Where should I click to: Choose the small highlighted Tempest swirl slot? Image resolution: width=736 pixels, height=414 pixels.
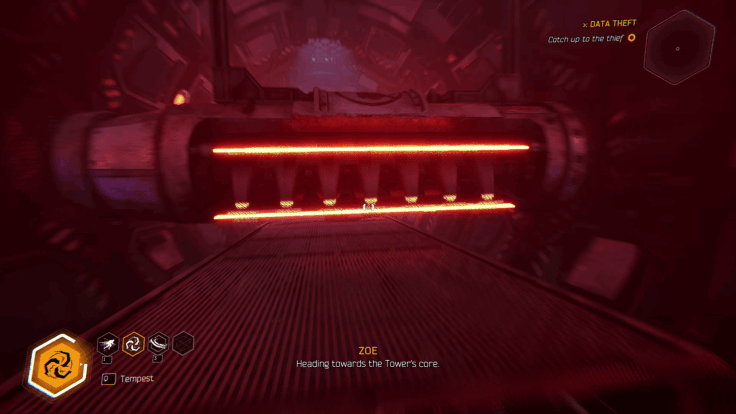coord(132,345)
